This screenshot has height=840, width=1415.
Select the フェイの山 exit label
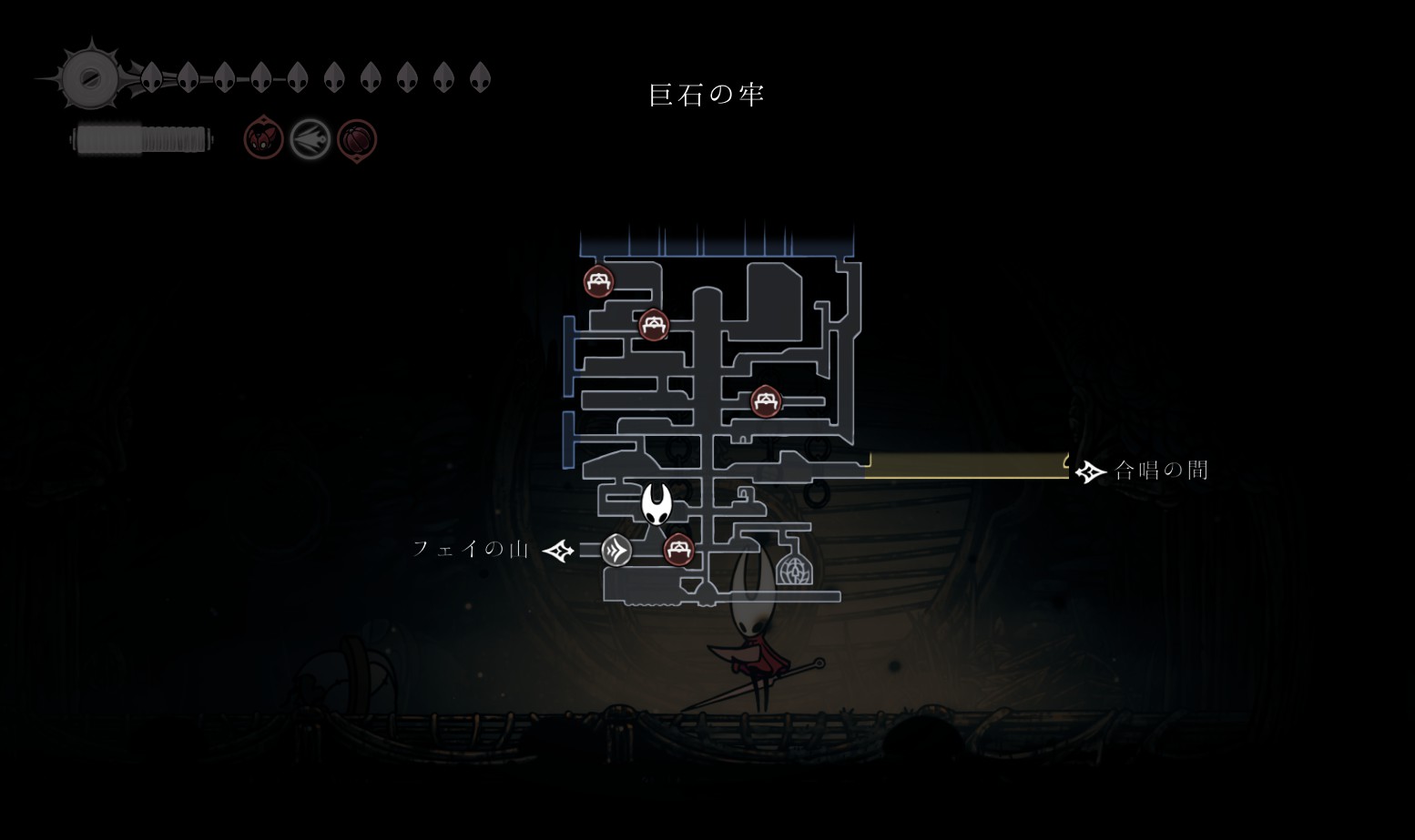471,549
